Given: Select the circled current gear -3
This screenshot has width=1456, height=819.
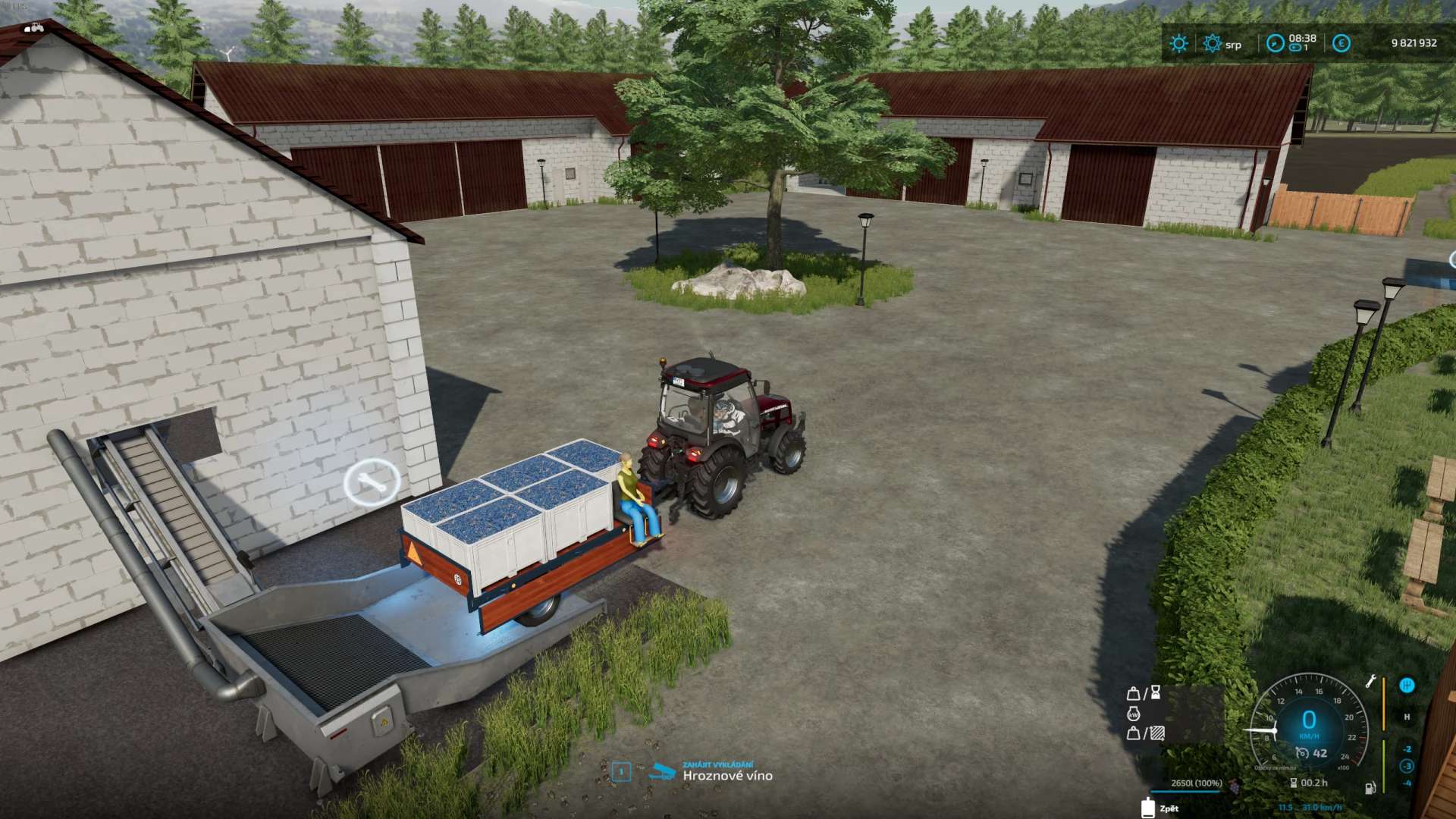Looking at the screenshot, I should (x=1407, y=766).
